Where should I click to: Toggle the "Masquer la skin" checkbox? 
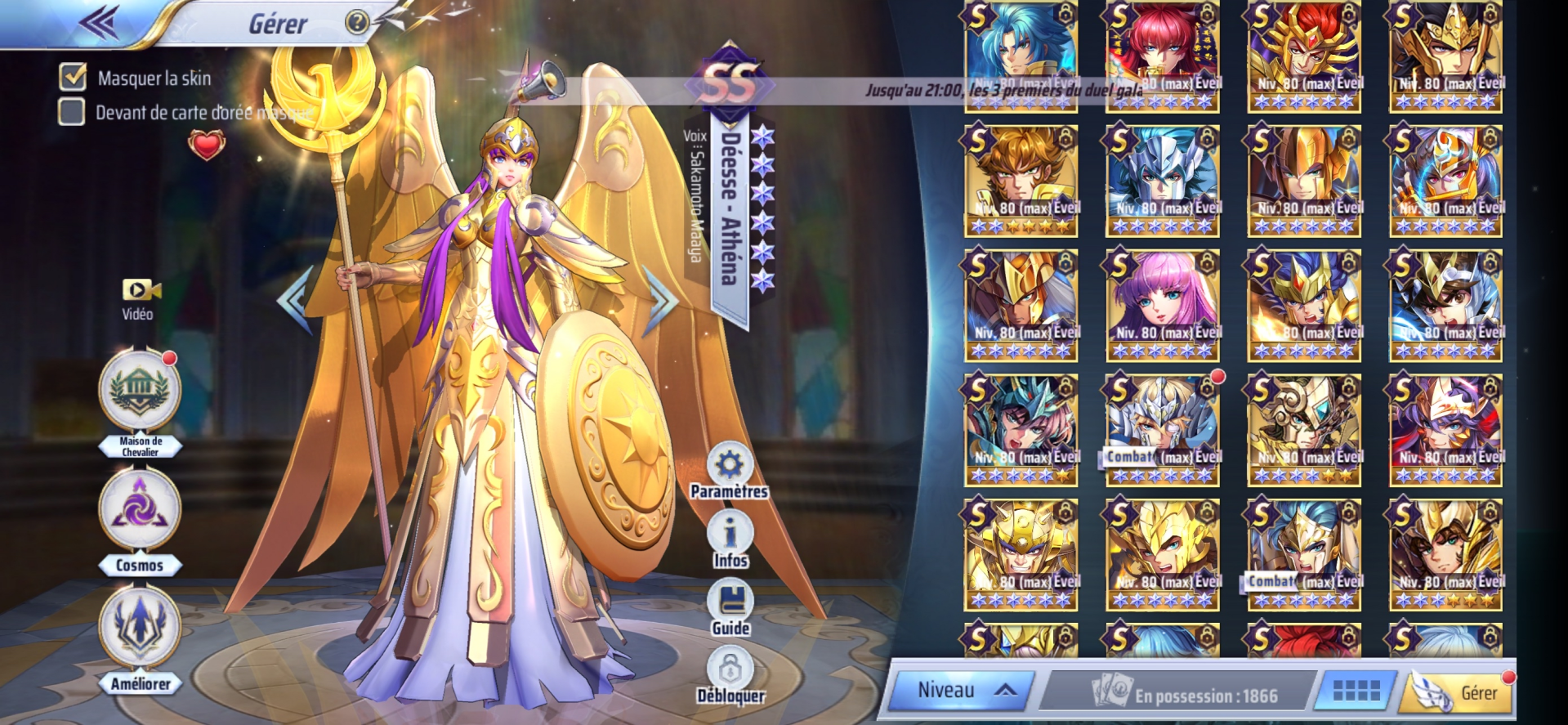73,77
